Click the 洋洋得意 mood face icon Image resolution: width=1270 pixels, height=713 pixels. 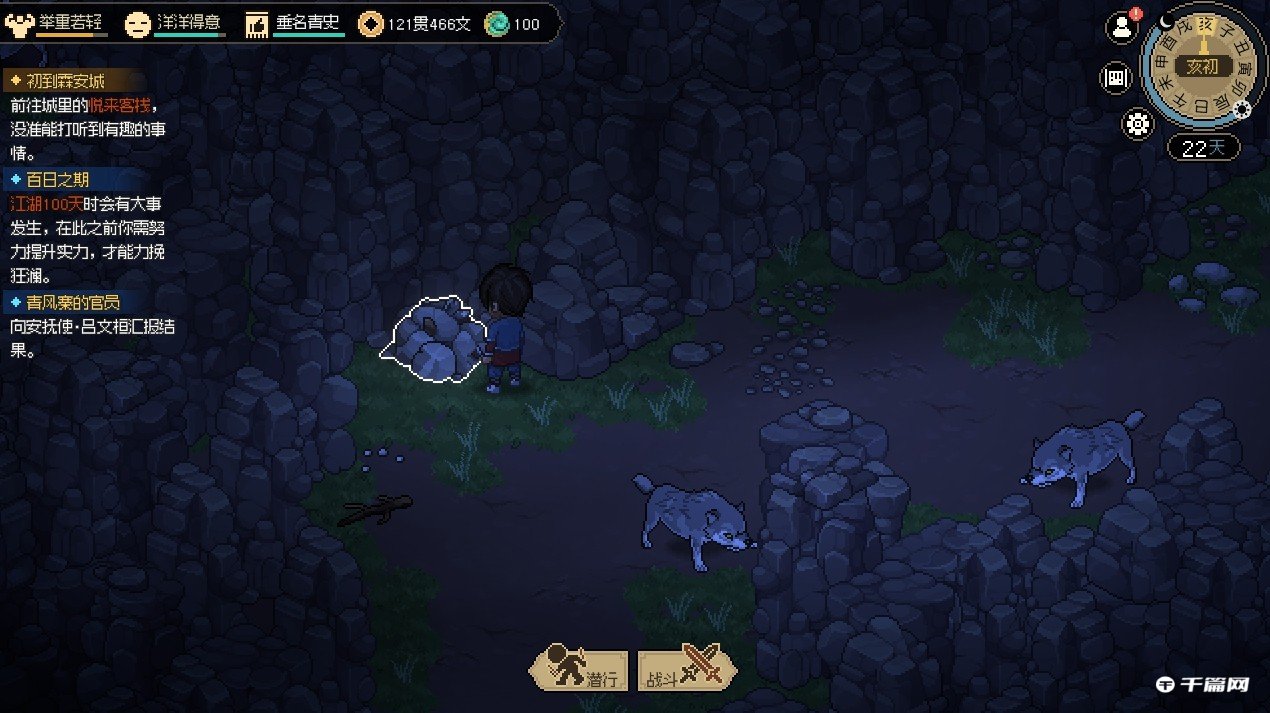pyautogui.click(x=137, y=24)
